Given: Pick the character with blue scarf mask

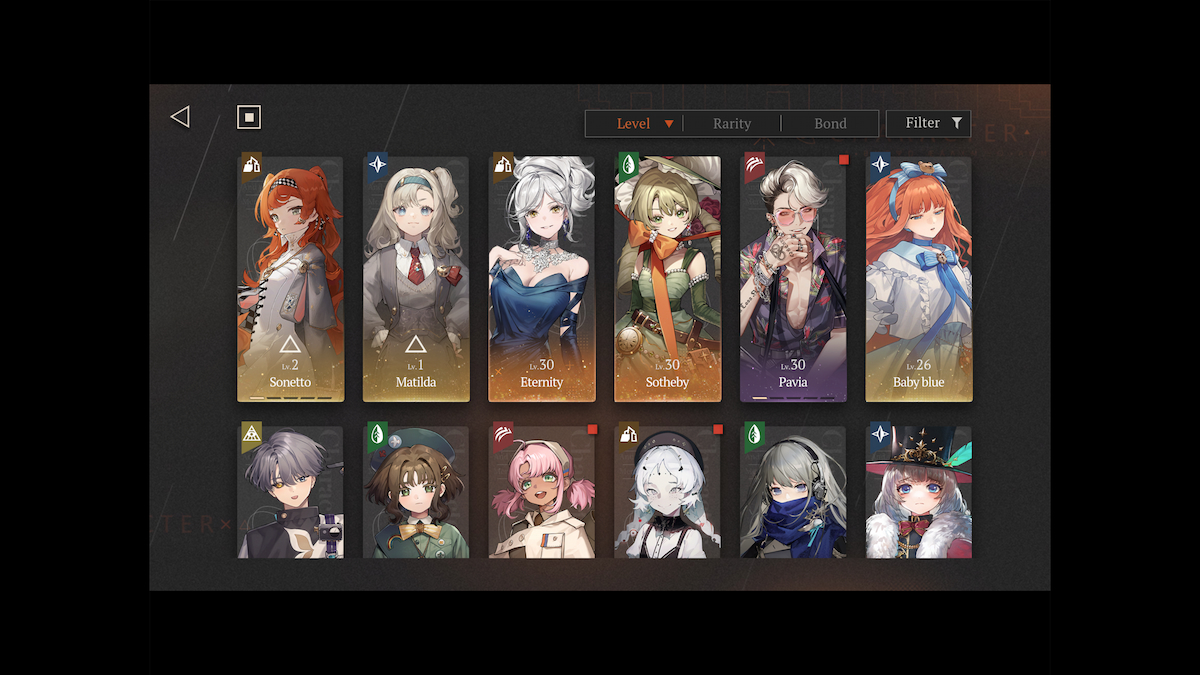Looking at the screenshot, I should click(793, 491).
